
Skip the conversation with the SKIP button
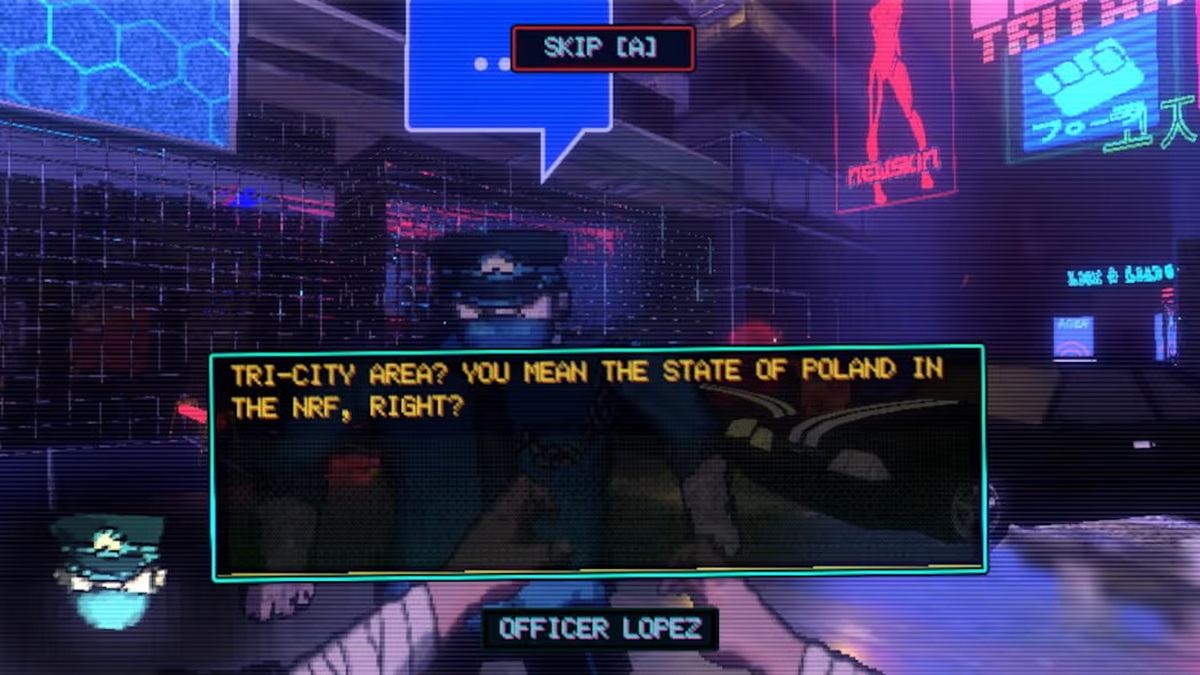(x=602, y=48)
